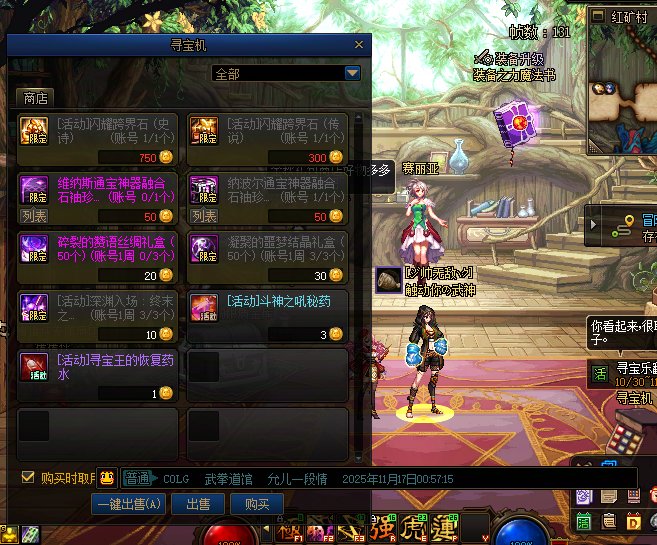Switch to the 商店 tab
The image size is (657, 545).
36,98
